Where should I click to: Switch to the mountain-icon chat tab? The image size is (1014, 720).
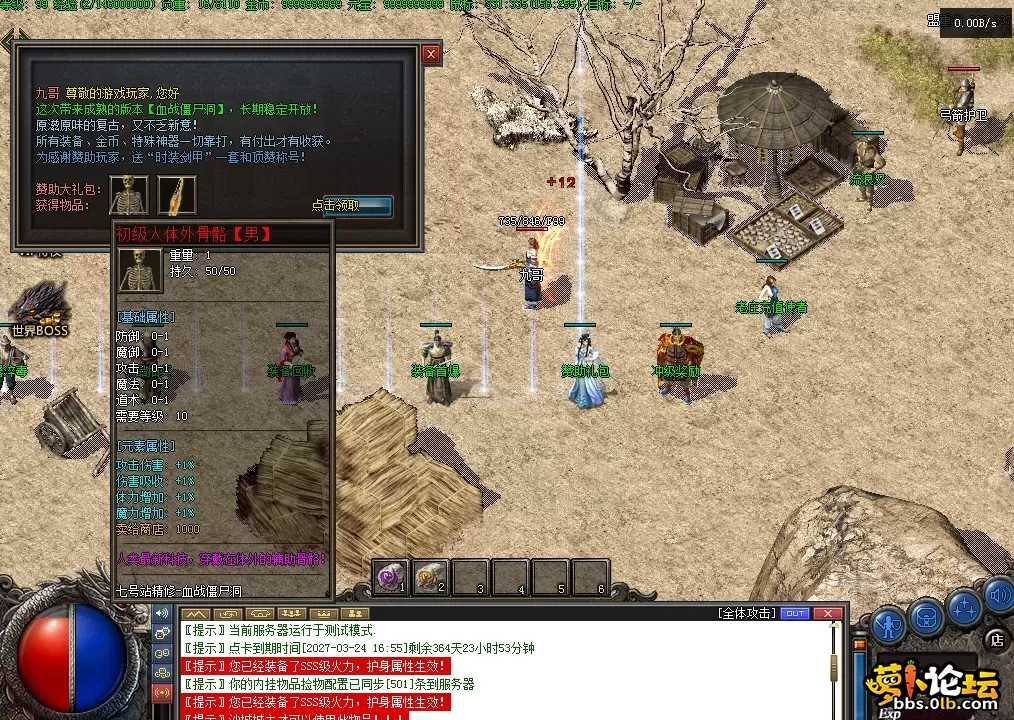(195, 613)
